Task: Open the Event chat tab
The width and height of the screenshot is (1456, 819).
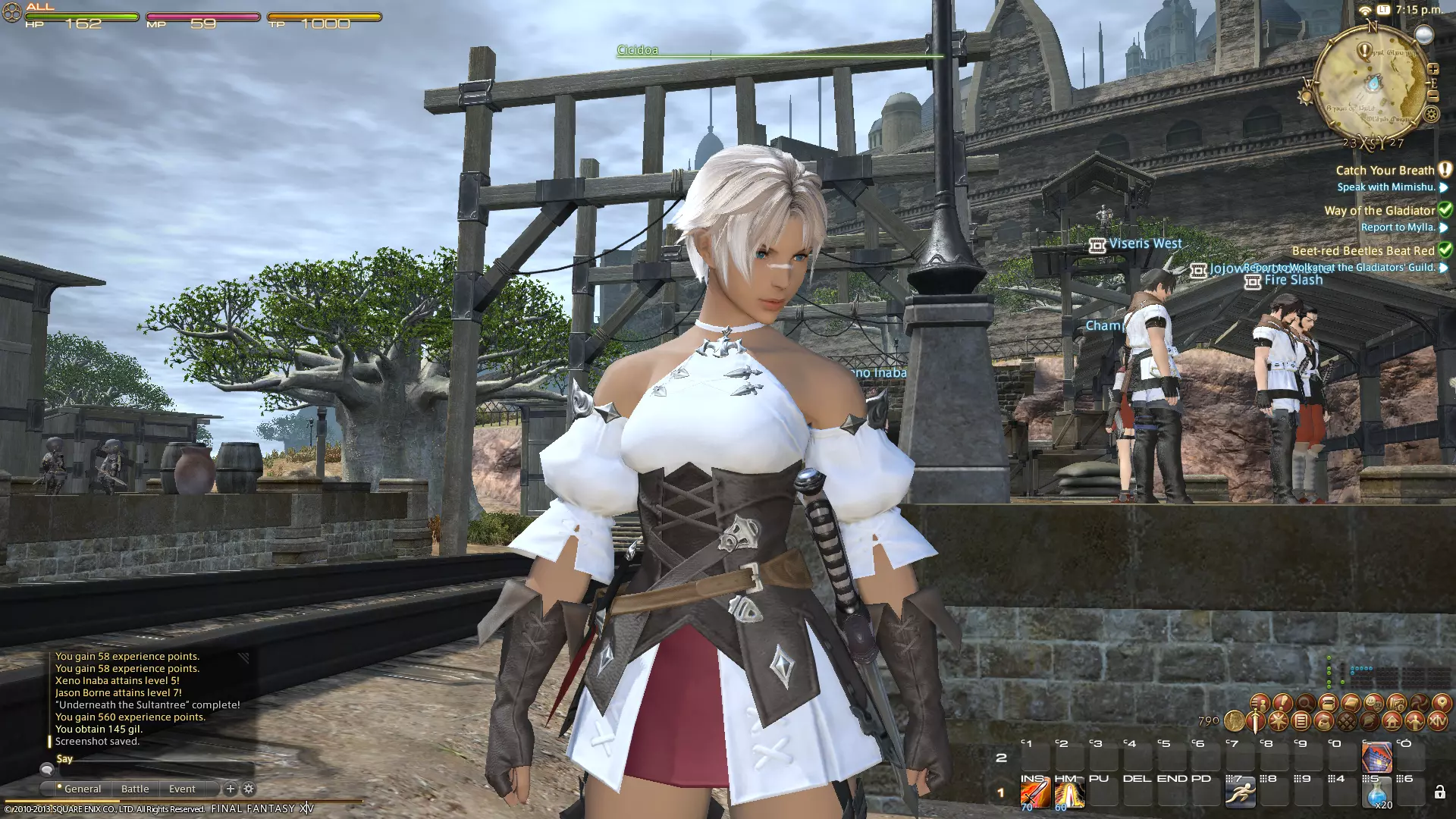Action: 182,789
